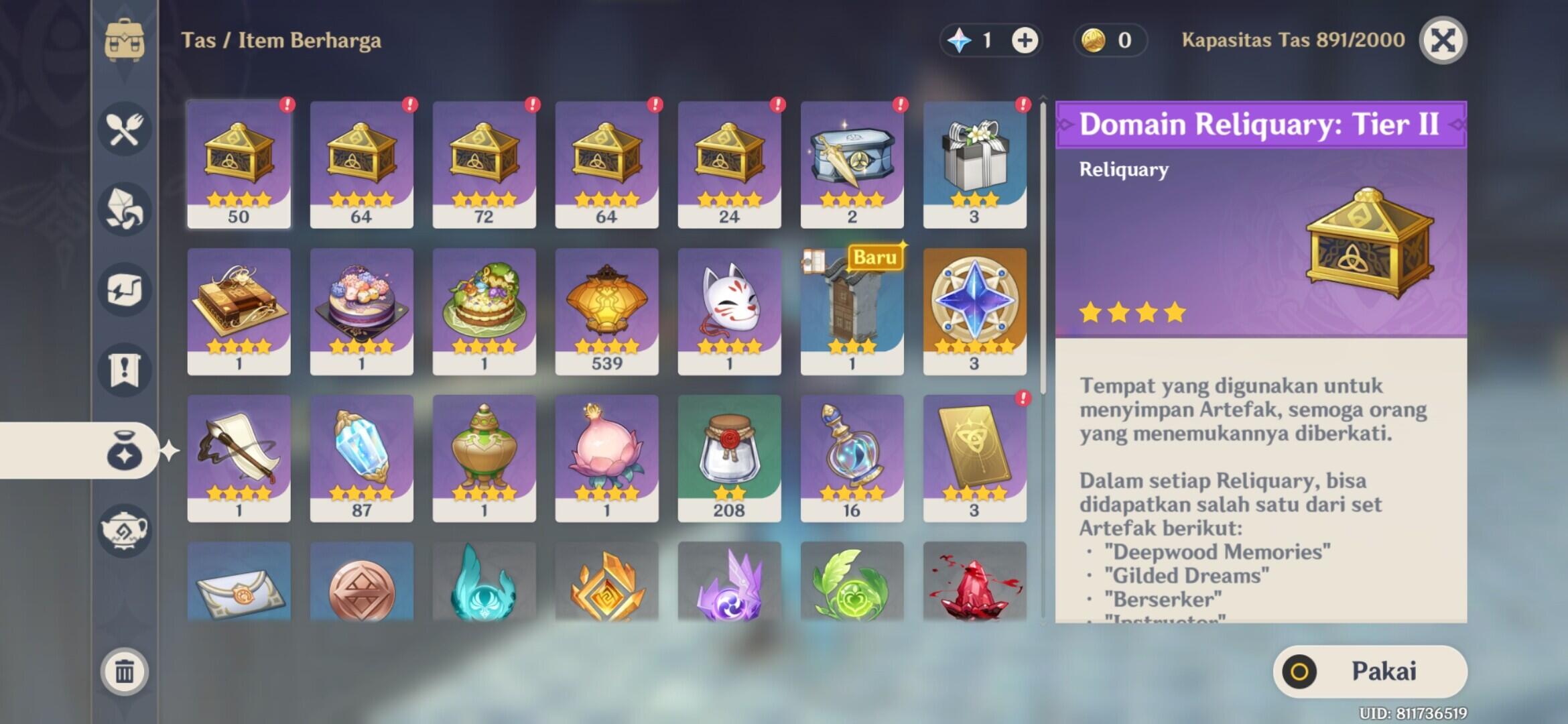Select the reliquary stack of 24
Screen dimensions: 1568x724
(x=729, y=164)
